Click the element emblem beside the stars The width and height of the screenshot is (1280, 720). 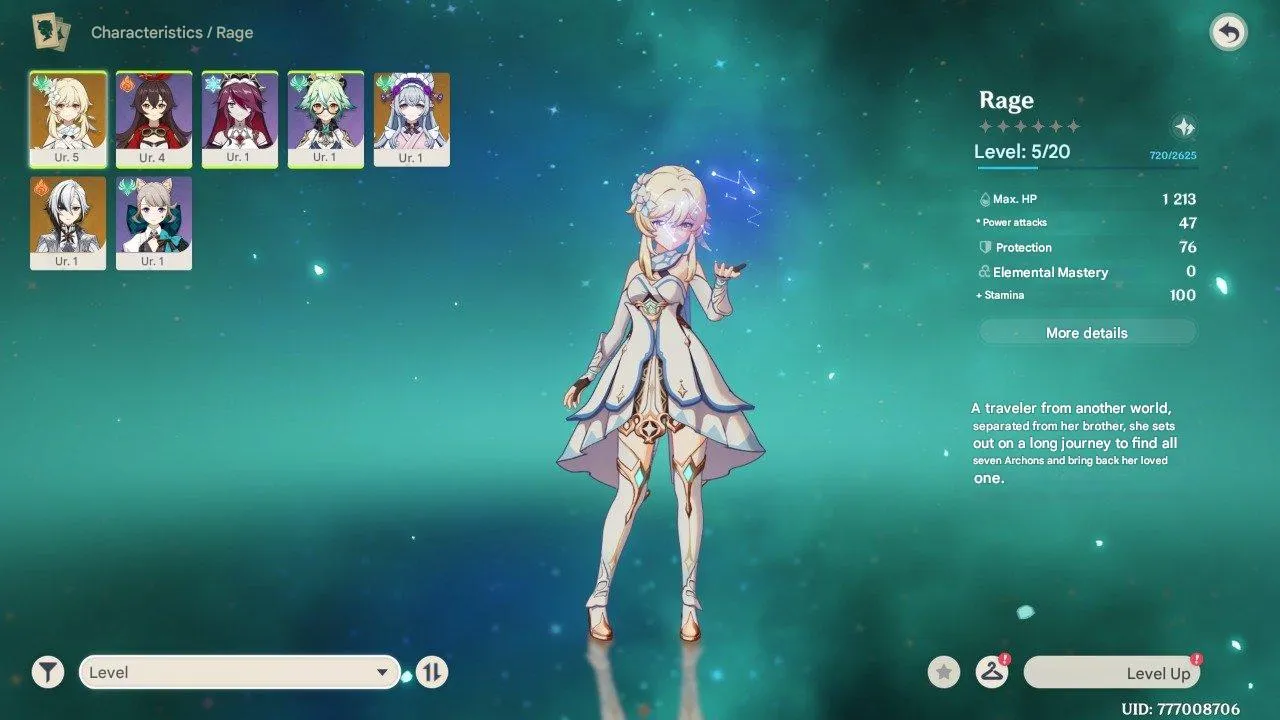(1185, 126)
